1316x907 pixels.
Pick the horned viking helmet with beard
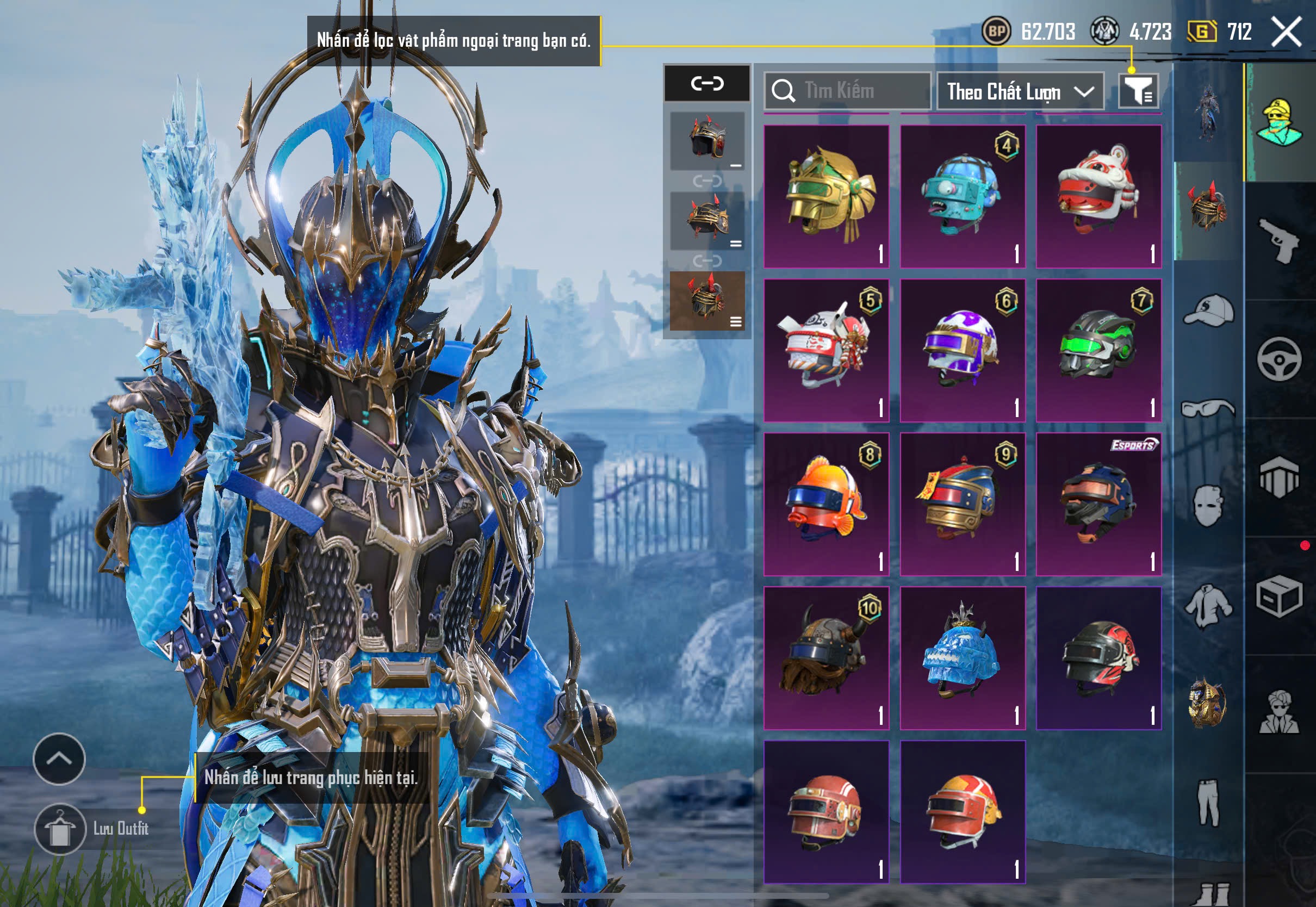point(826,657)
